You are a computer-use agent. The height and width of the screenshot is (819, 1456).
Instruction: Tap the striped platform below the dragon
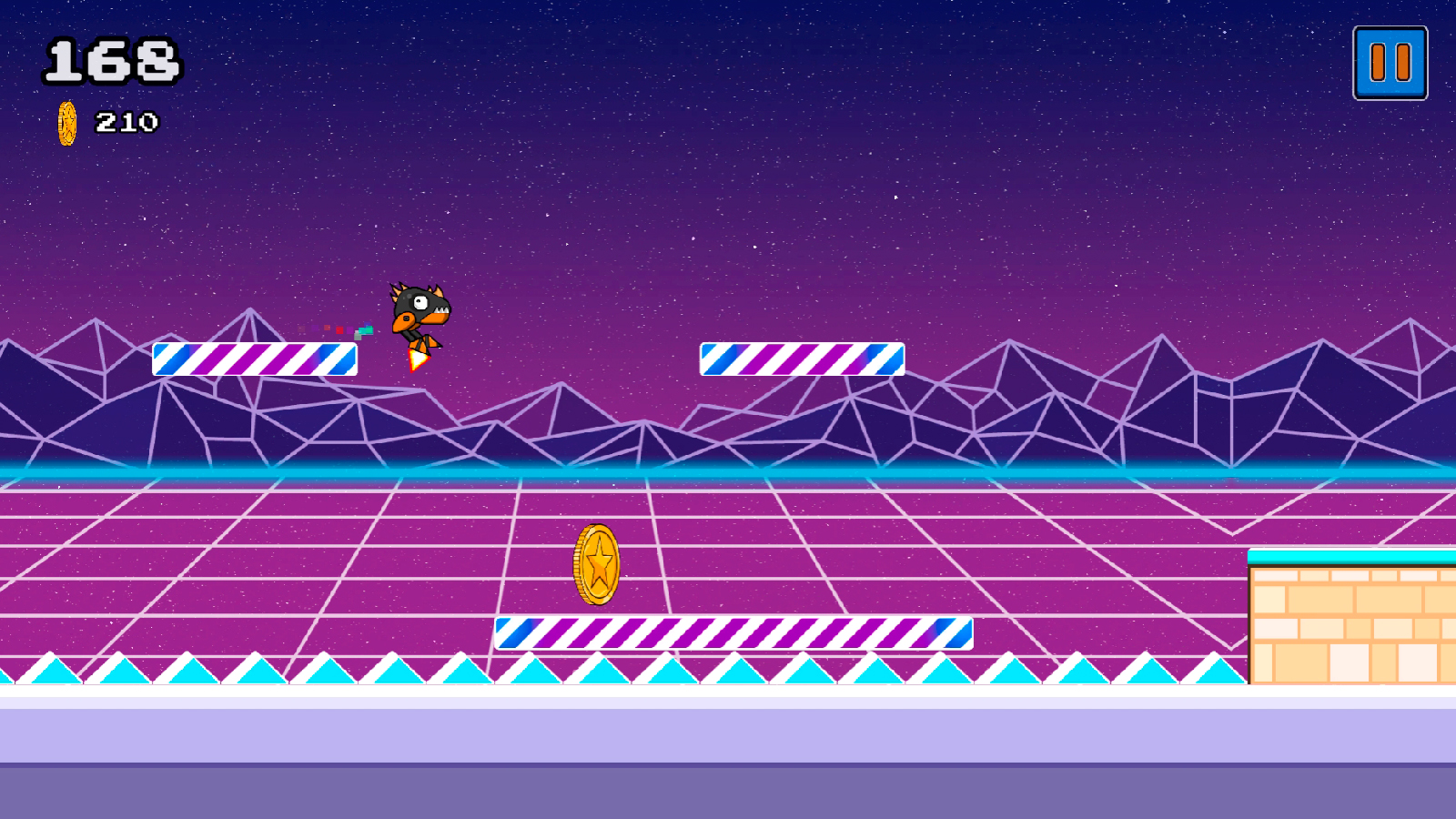(x=255, y=359)
